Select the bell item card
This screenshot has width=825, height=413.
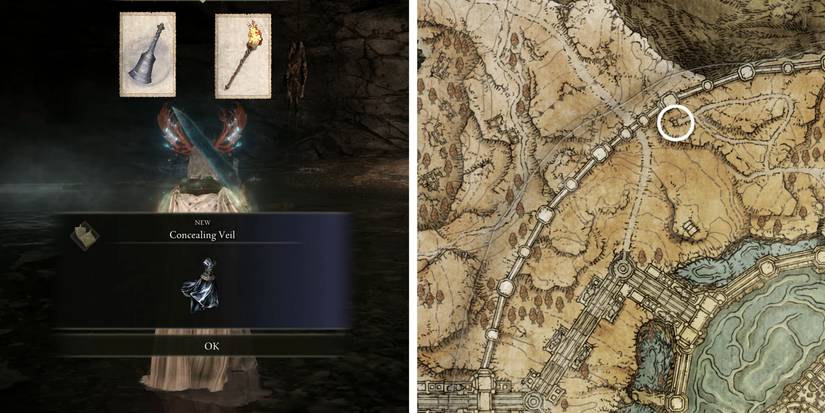click(148, 55)
